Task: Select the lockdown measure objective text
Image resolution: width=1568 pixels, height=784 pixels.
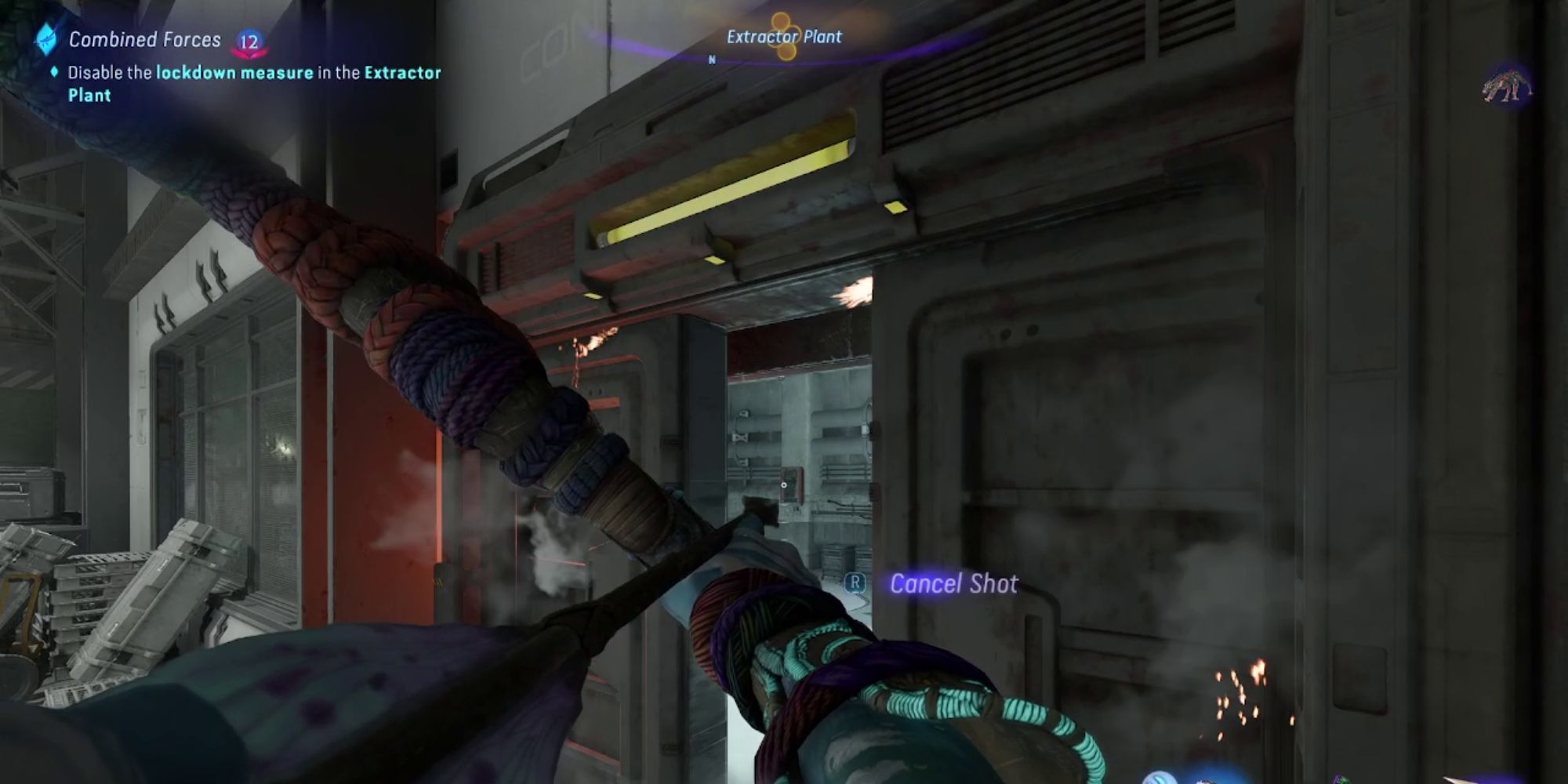Action: pos(234,73)
